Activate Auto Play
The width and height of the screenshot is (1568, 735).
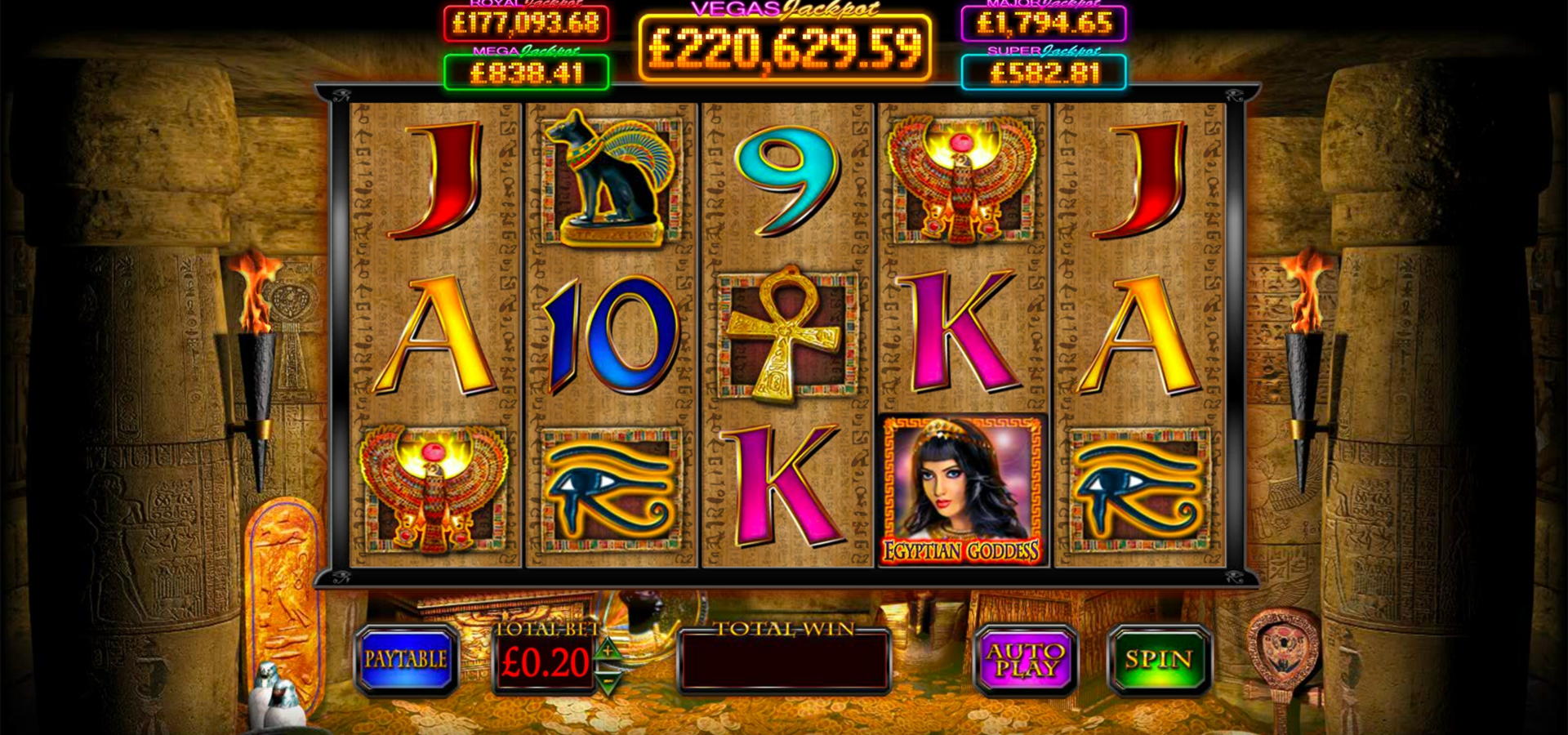1026,660
